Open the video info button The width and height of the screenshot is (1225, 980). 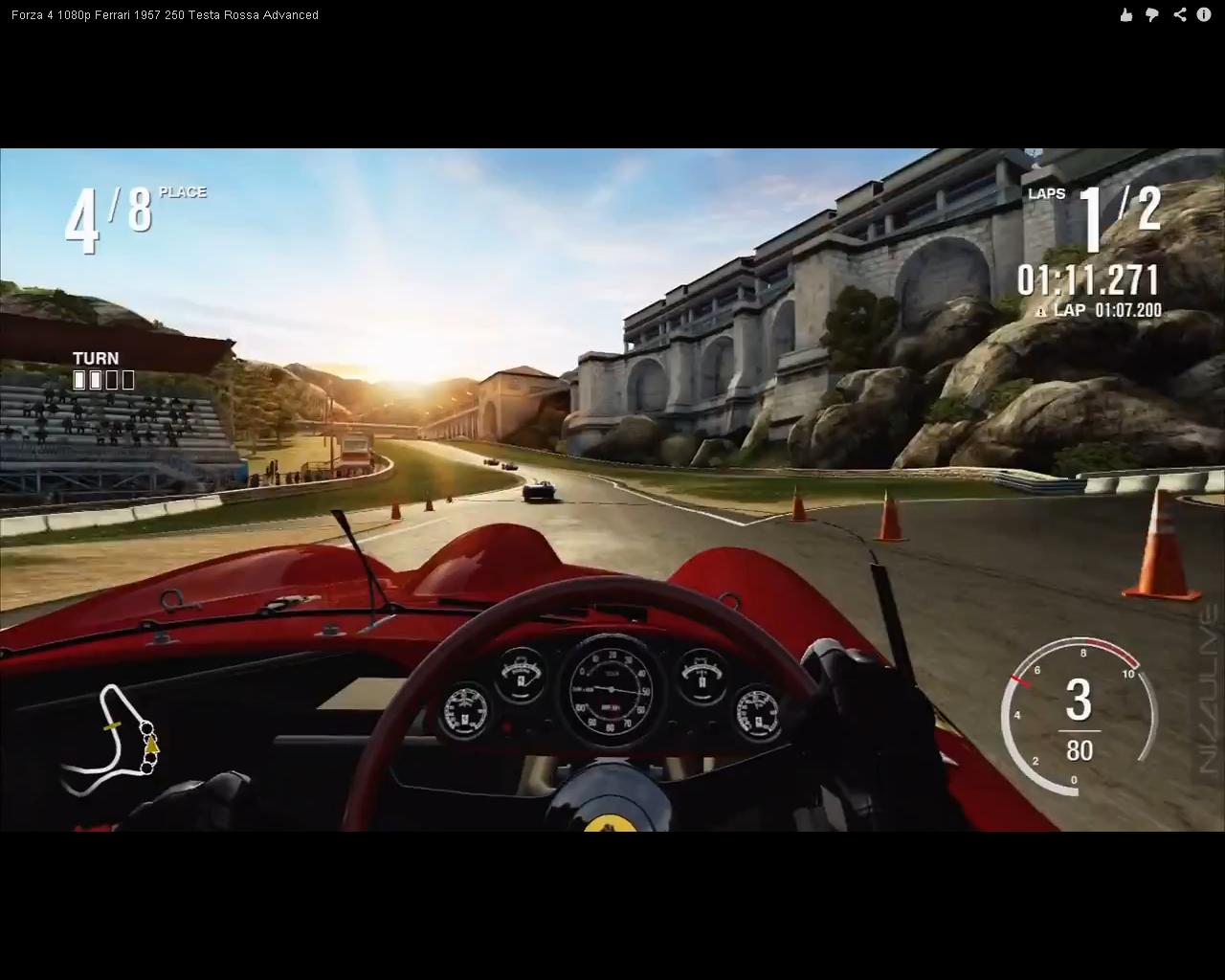tap(1204, 14)
